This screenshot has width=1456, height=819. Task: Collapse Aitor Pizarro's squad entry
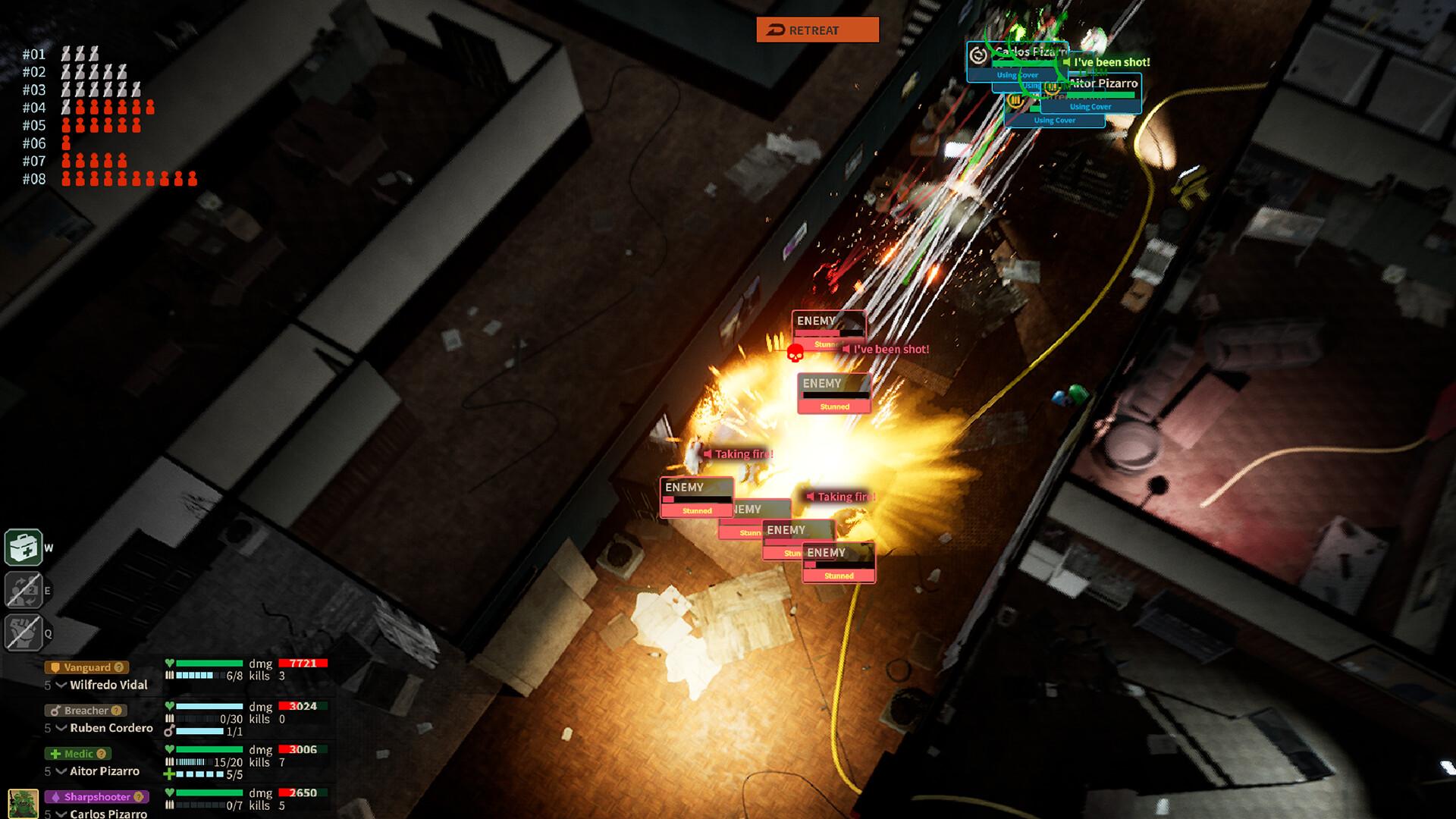click(x=61, y=771)
